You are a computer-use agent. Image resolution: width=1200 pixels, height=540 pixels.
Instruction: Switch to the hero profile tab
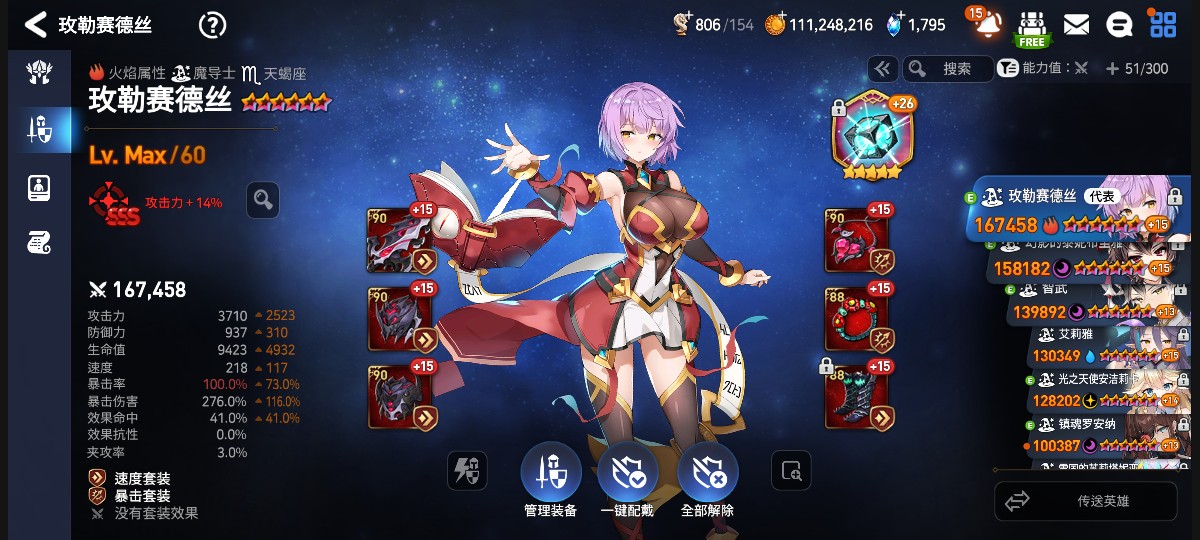39,186
